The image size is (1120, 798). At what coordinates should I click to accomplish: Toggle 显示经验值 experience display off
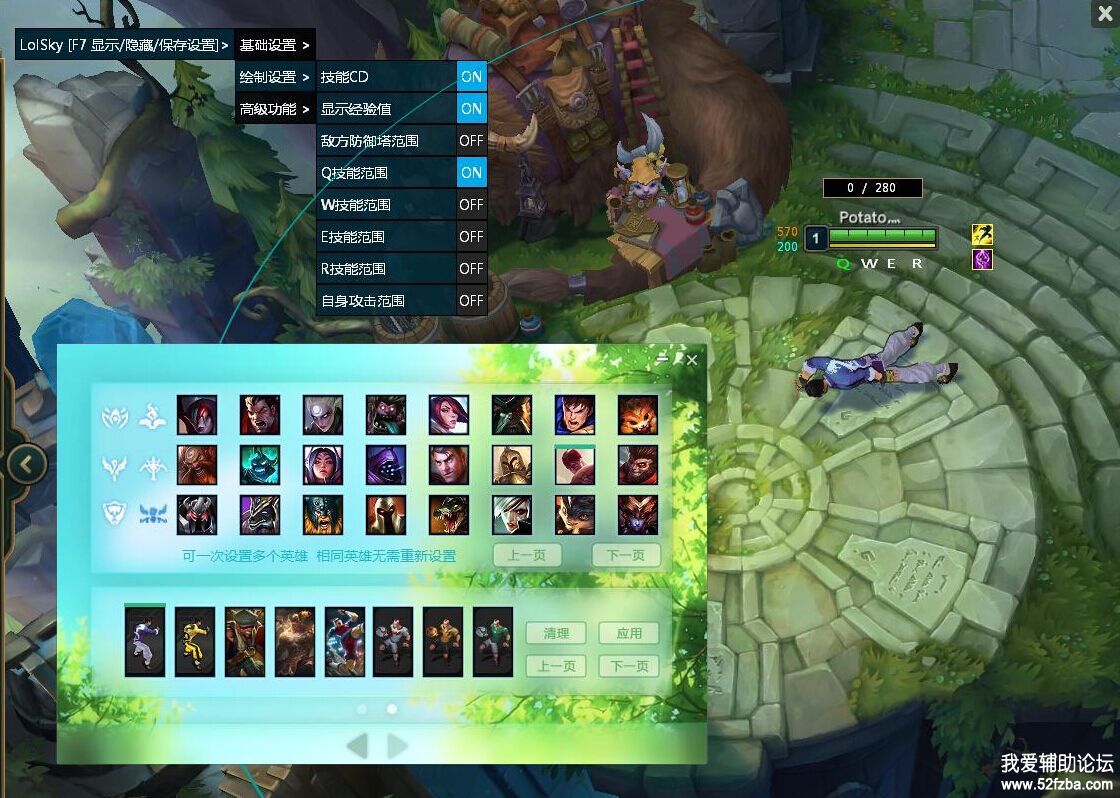tap(471, 109)
